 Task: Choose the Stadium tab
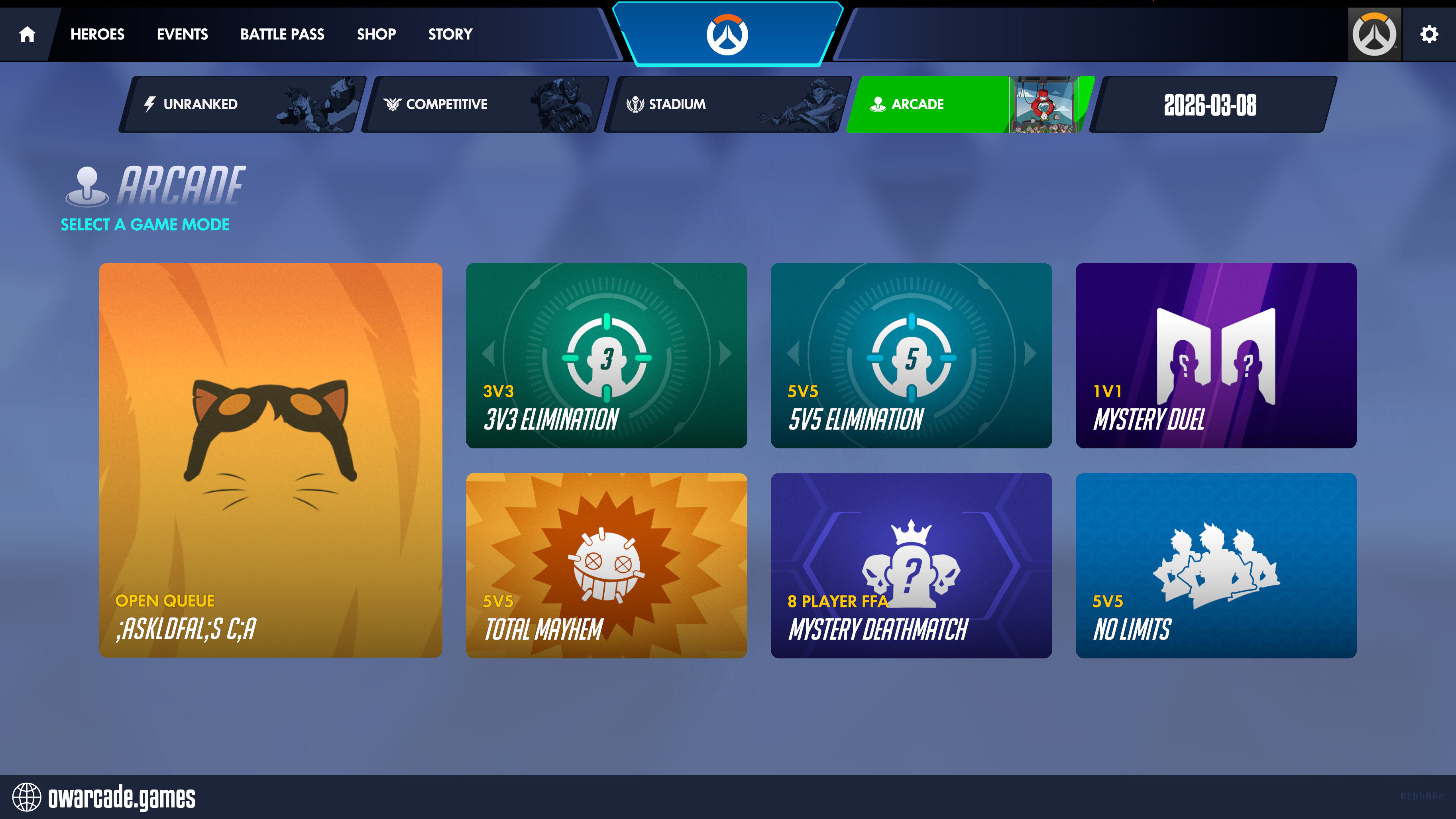(727, 104)
